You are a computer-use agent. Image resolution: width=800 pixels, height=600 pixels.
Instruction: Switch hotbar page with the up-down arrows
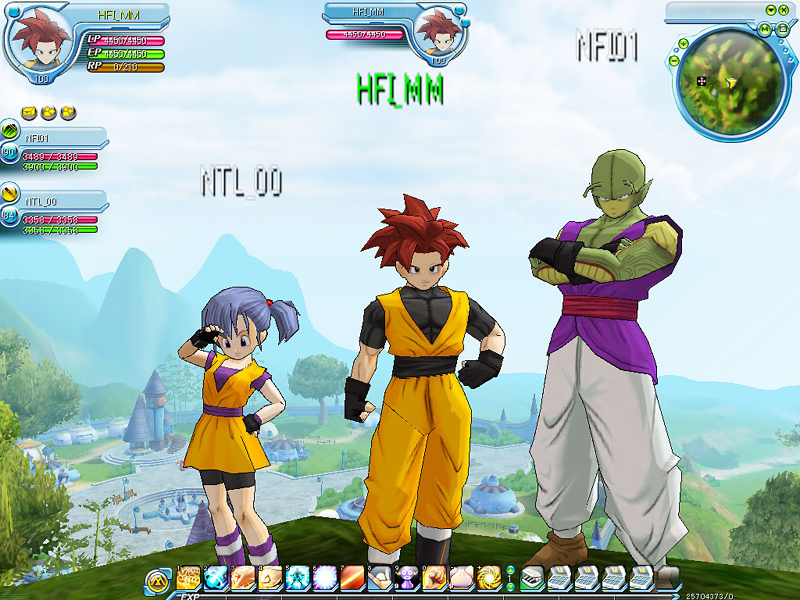point(510,578)
